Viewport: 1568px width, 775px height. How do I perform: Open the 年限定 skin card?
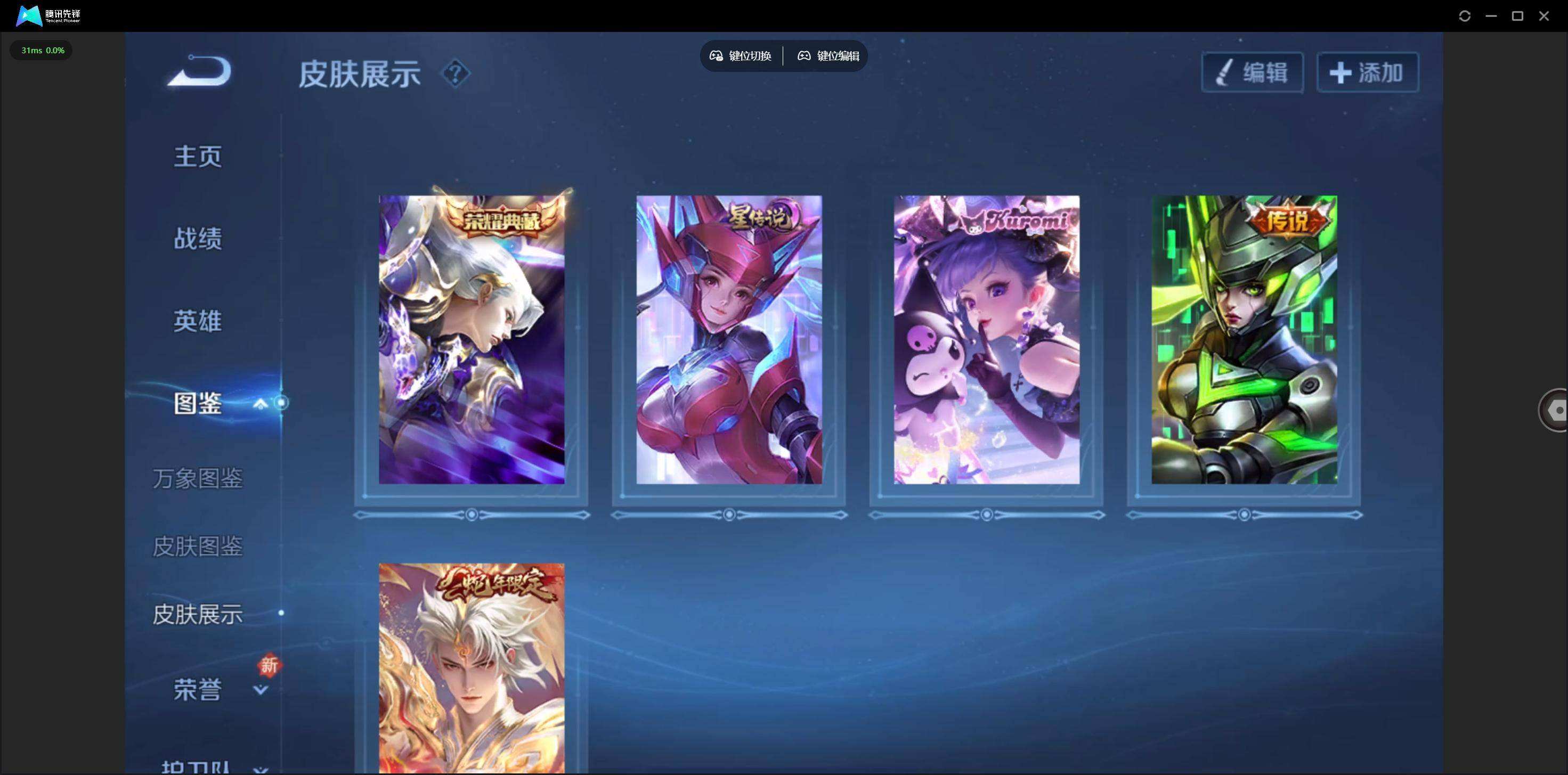(471, 668)
